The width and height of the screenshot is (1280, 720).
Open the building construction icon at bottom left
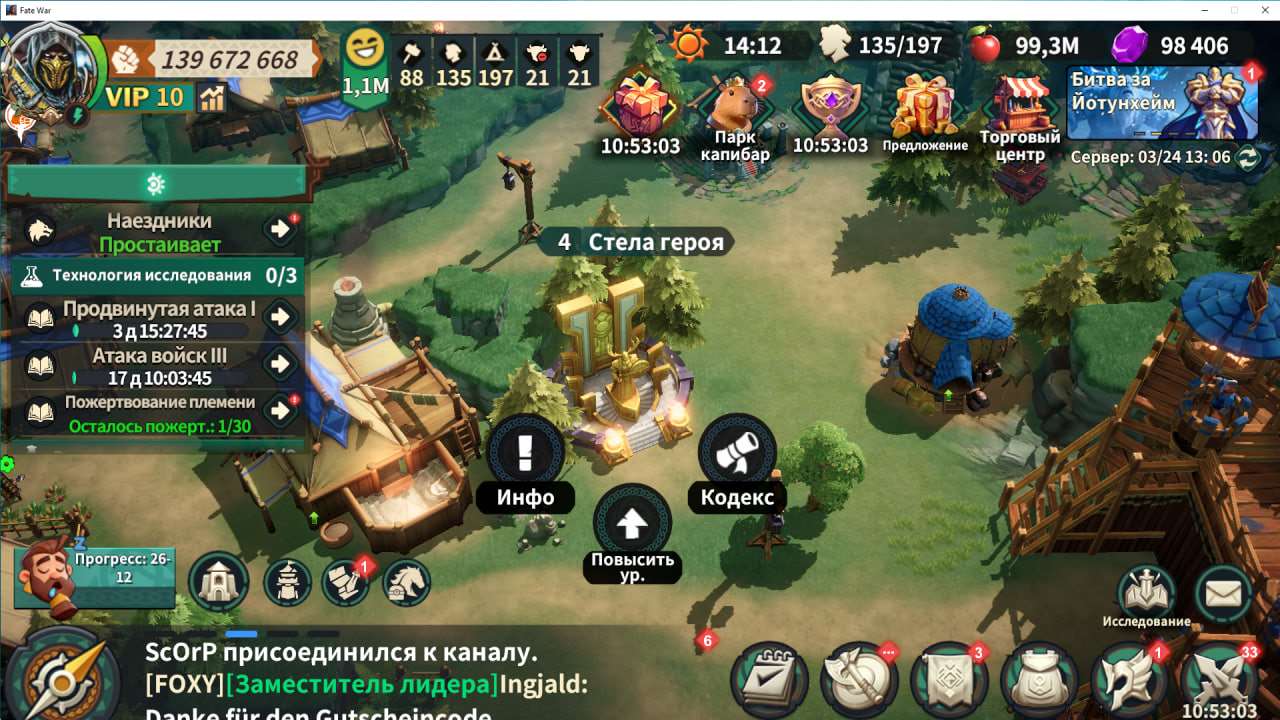(x=219, y=582)
